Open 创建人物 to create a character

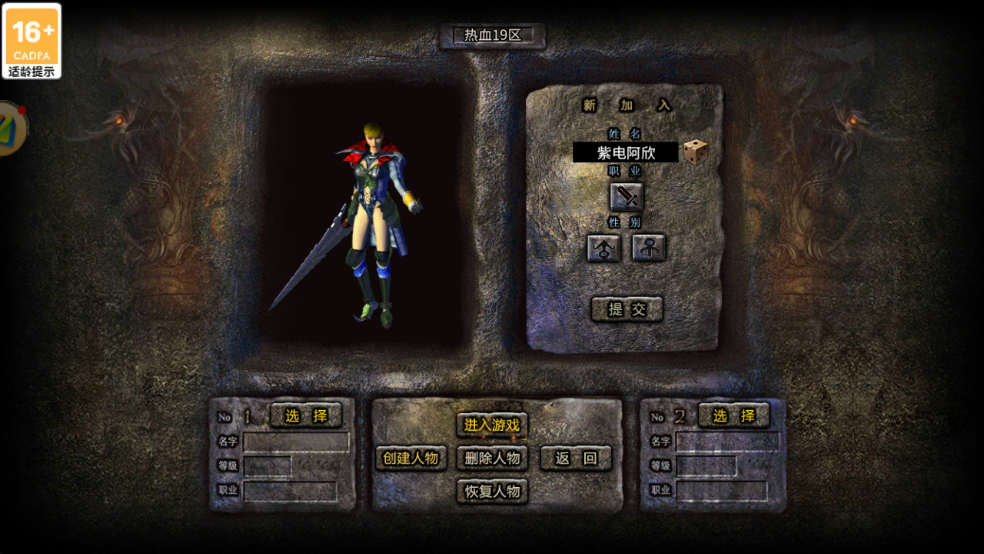[411, 458]
